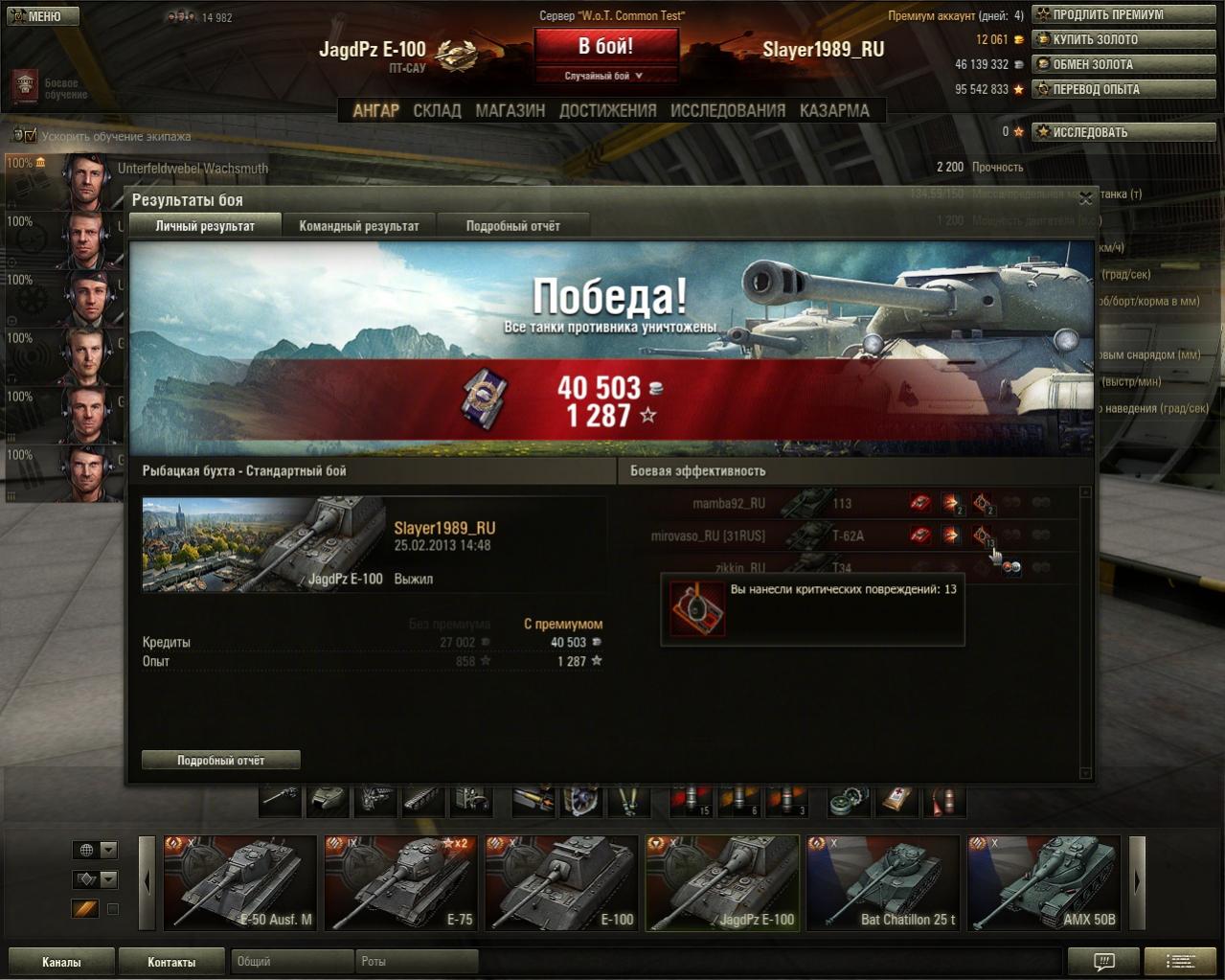Open the Случайный бой mode dropdown
Viewport: 1225px width, 980px height.
click(605, 76)
